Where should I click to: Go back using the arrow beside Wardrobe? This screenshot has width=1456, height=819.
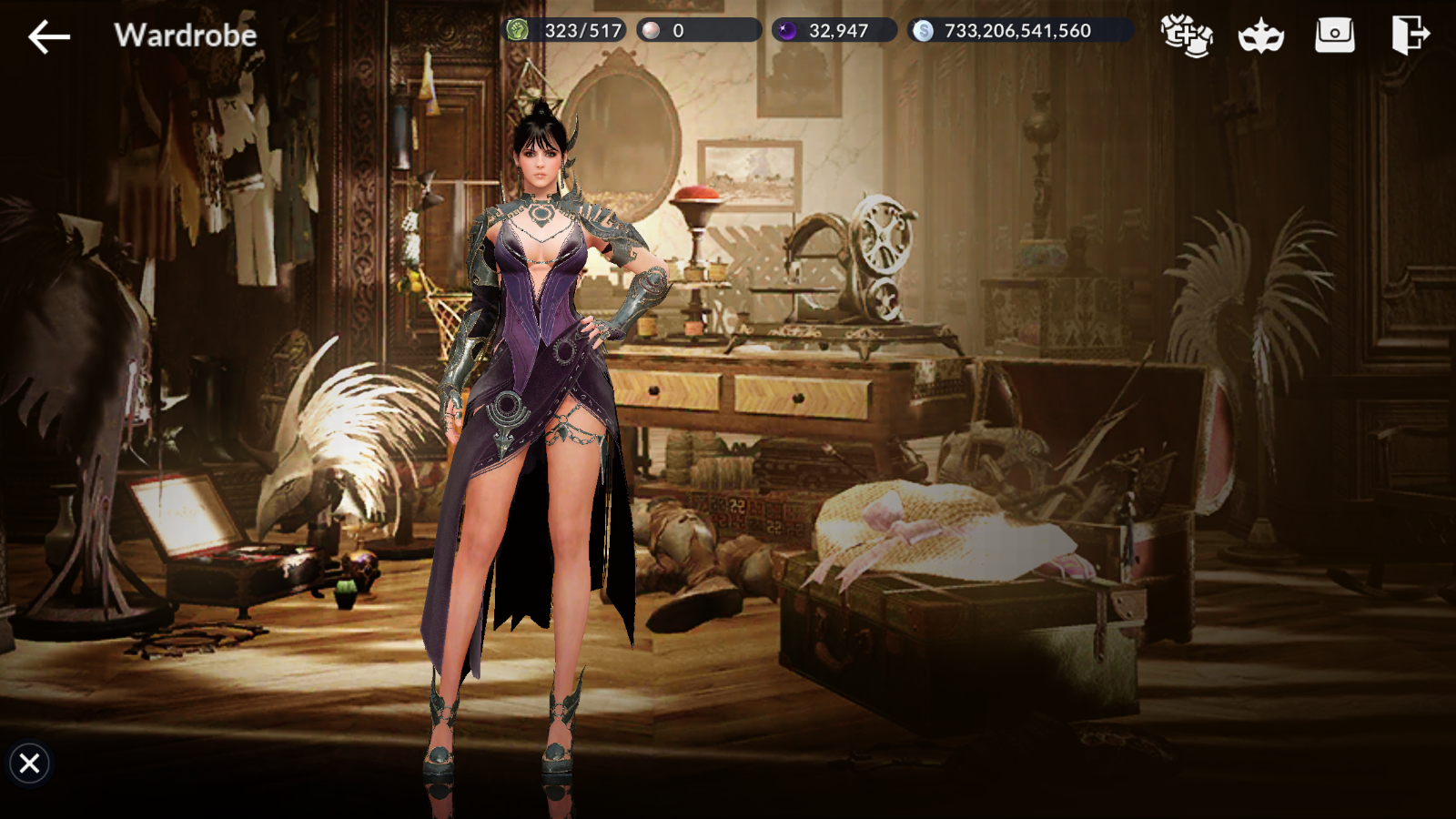point(49,36)
